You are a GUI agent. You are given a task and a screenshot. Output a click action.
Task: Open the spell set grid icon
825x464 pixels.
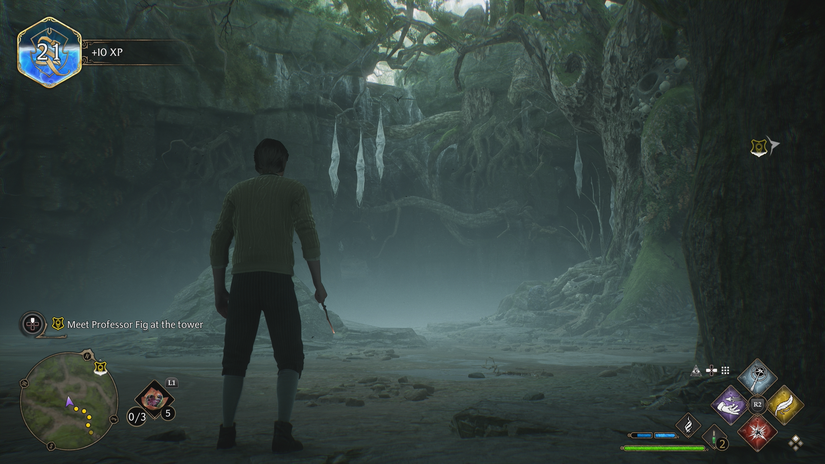coord(725,370)
